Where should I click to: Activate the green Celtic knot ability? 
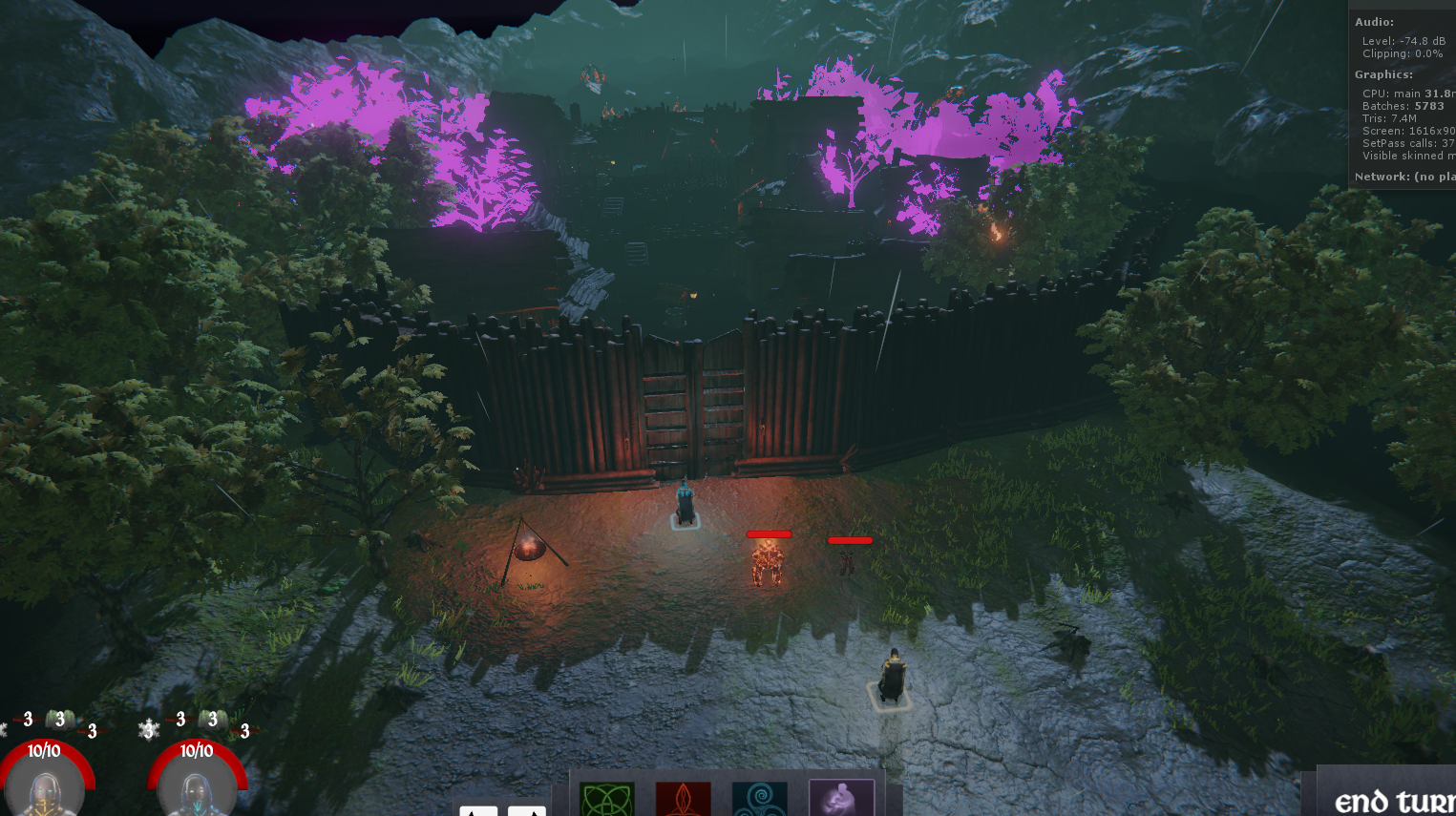pyautogui.click(x=606, y=799)
